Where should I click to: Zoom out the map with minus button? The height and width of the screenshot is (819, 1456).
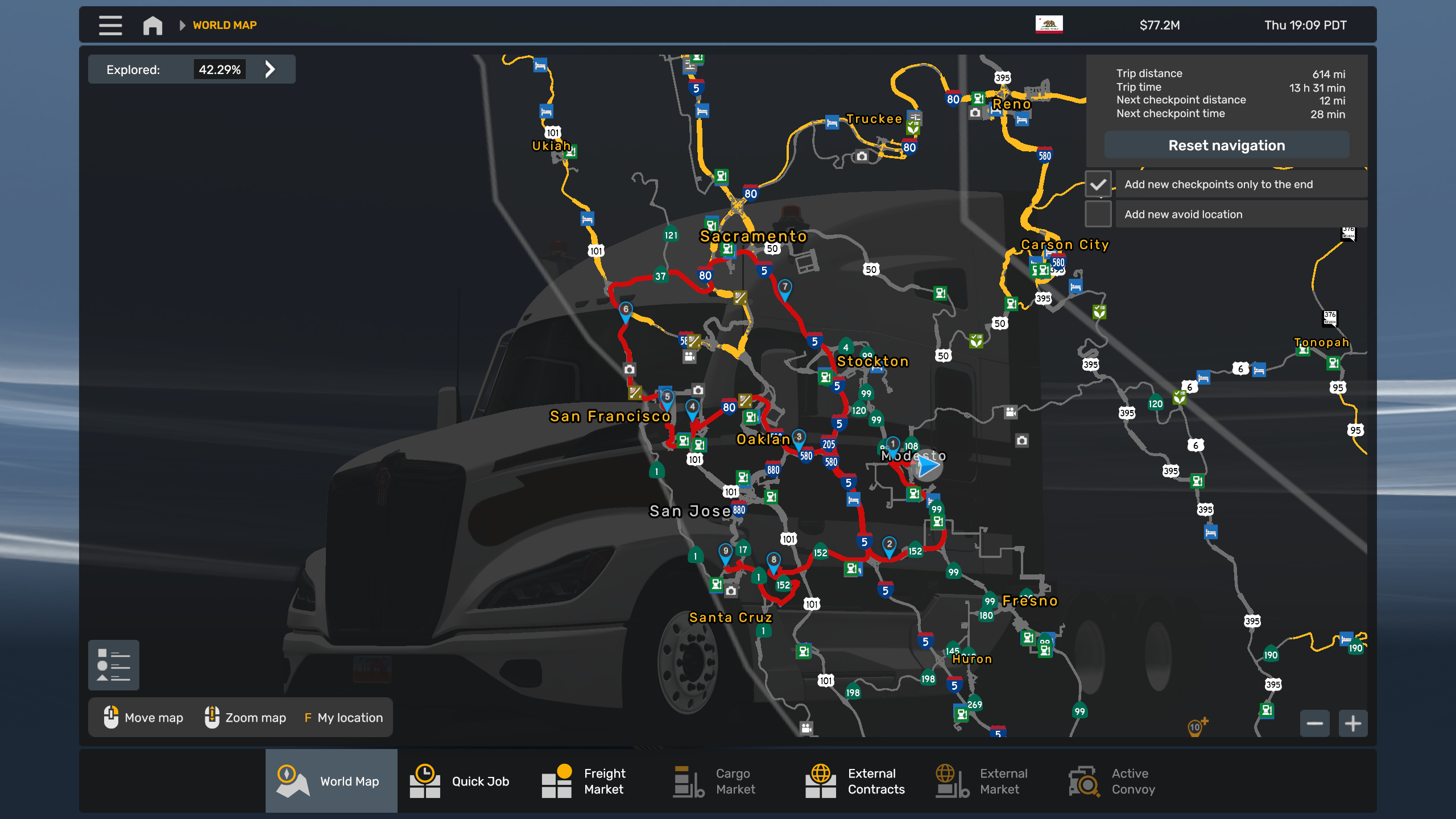pos(1314,723)
